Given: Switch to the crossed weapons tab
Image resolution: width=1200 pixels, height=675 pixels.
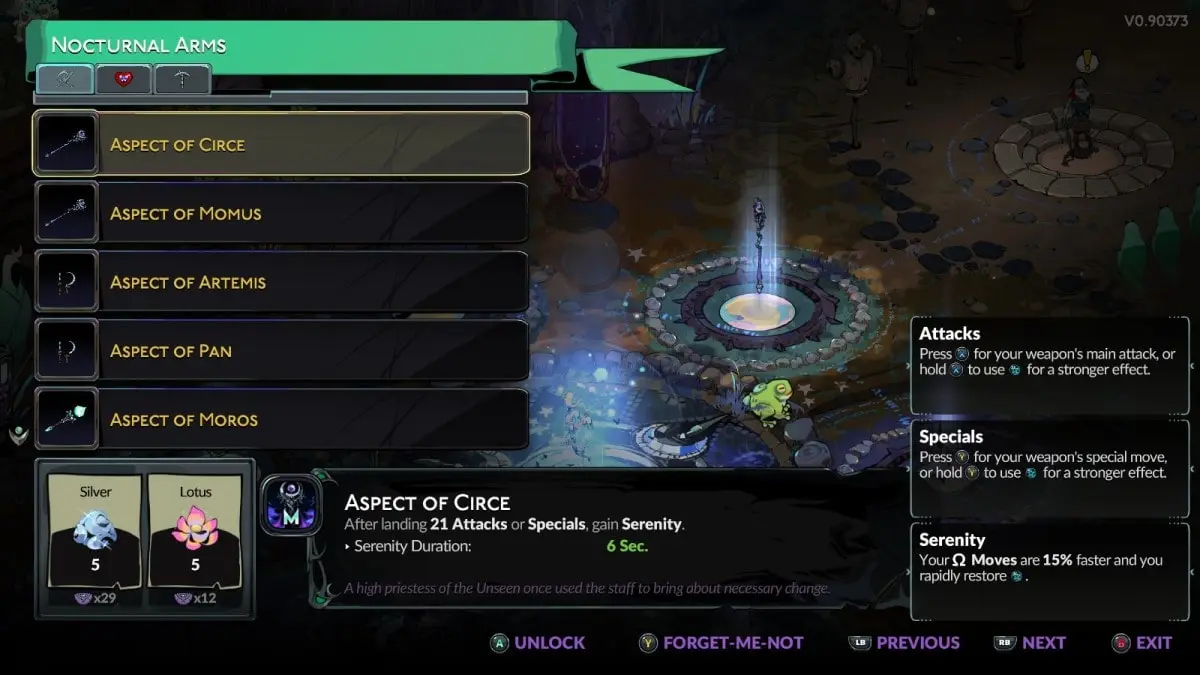Looking at the screenshot, I should [66, 79].
